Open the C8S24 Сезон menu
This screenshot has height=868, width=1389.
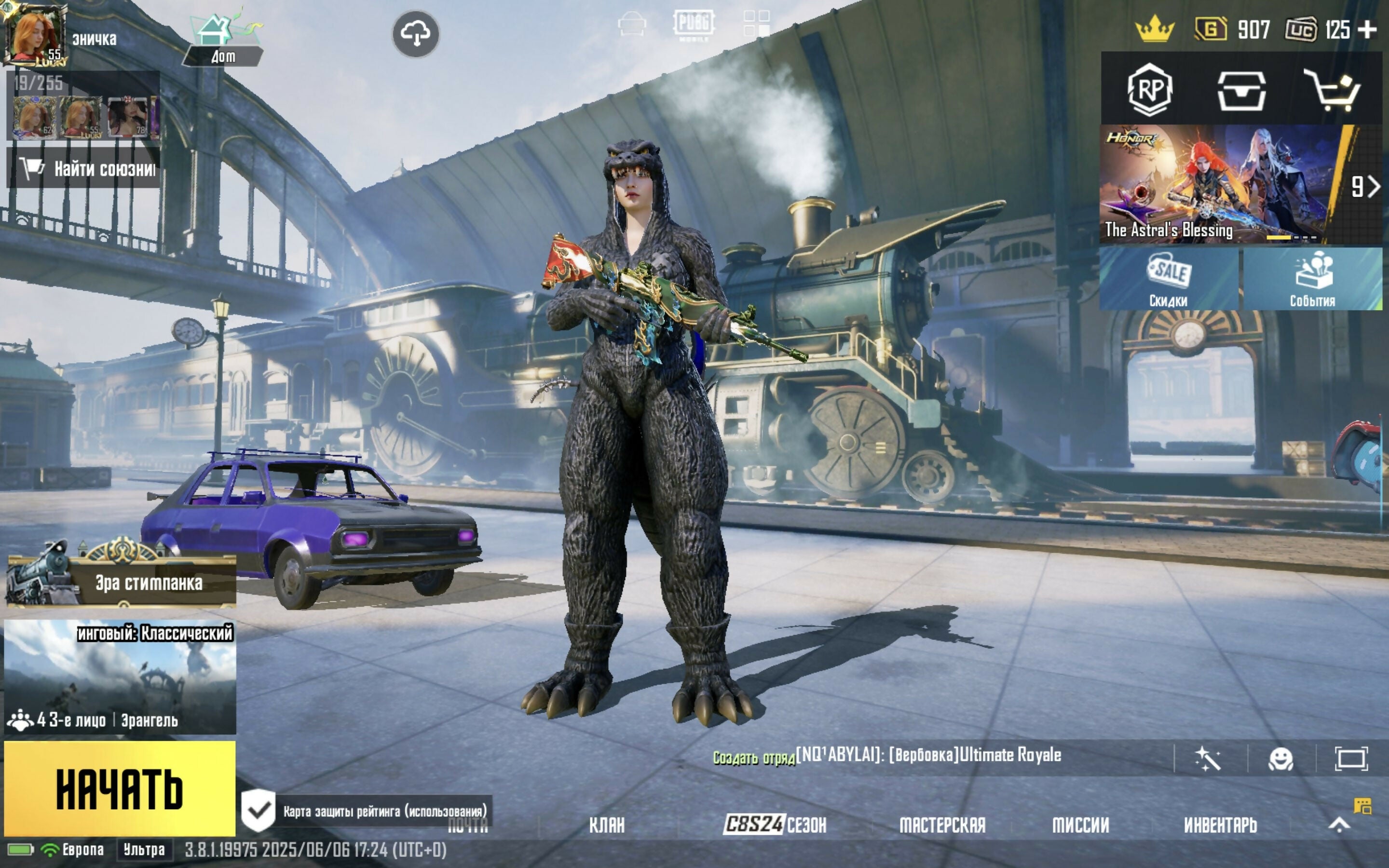(775, 825)
